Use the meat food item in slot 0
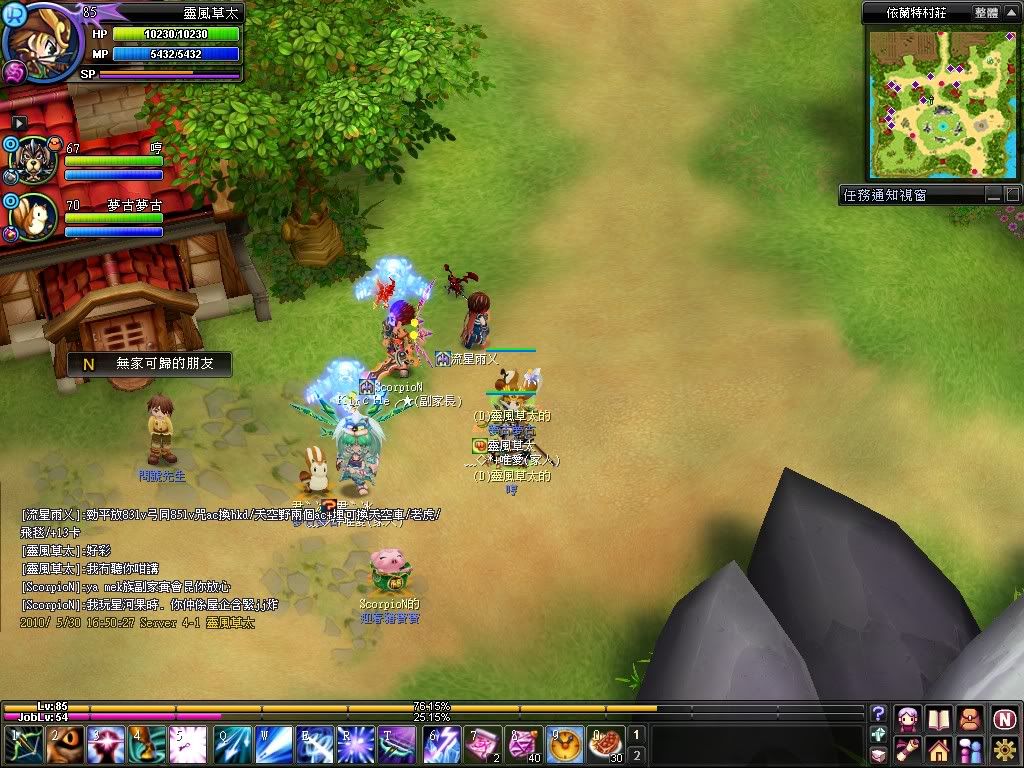This screenshot has width=1024, height=768. click(x=604, y=745)
